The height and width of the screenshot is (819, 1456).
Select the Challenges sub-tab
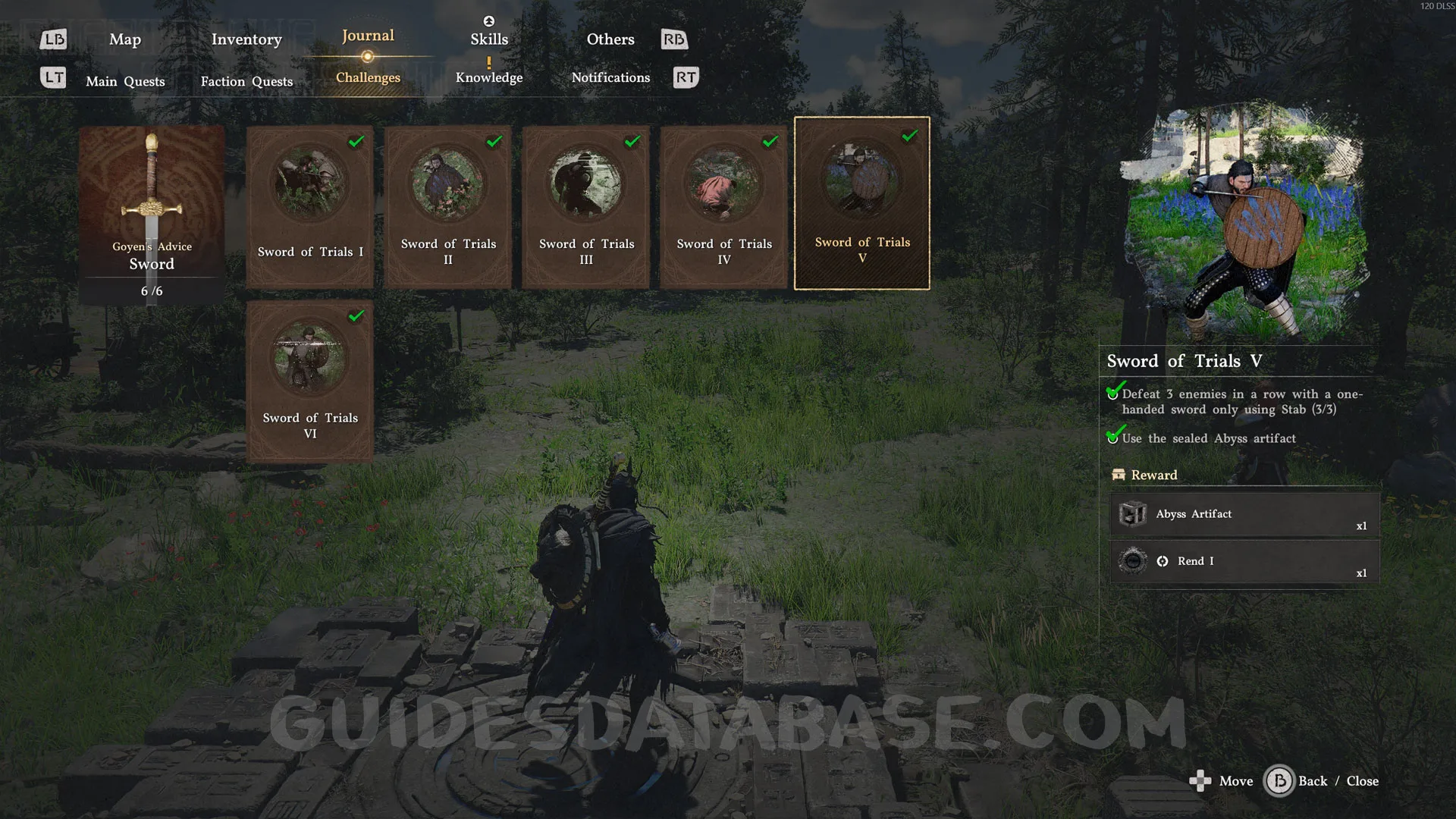point(368,77)
